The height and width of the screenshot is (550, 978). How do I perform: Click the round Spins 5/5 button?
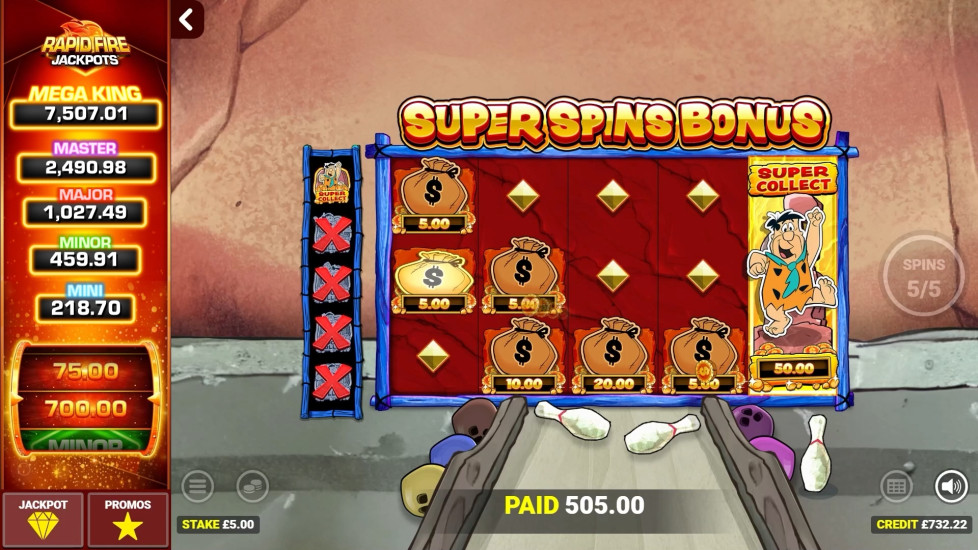point(922,277)
